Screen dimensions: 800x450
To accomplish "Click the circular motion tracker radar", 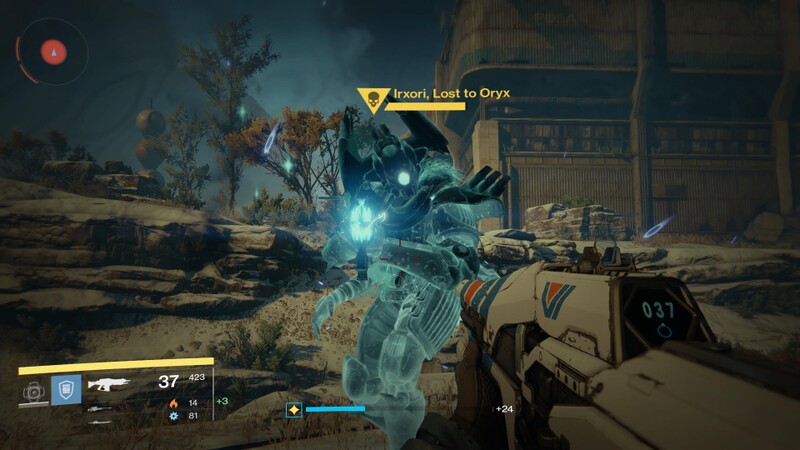I will pyautogui.click(x=52, y=50).
